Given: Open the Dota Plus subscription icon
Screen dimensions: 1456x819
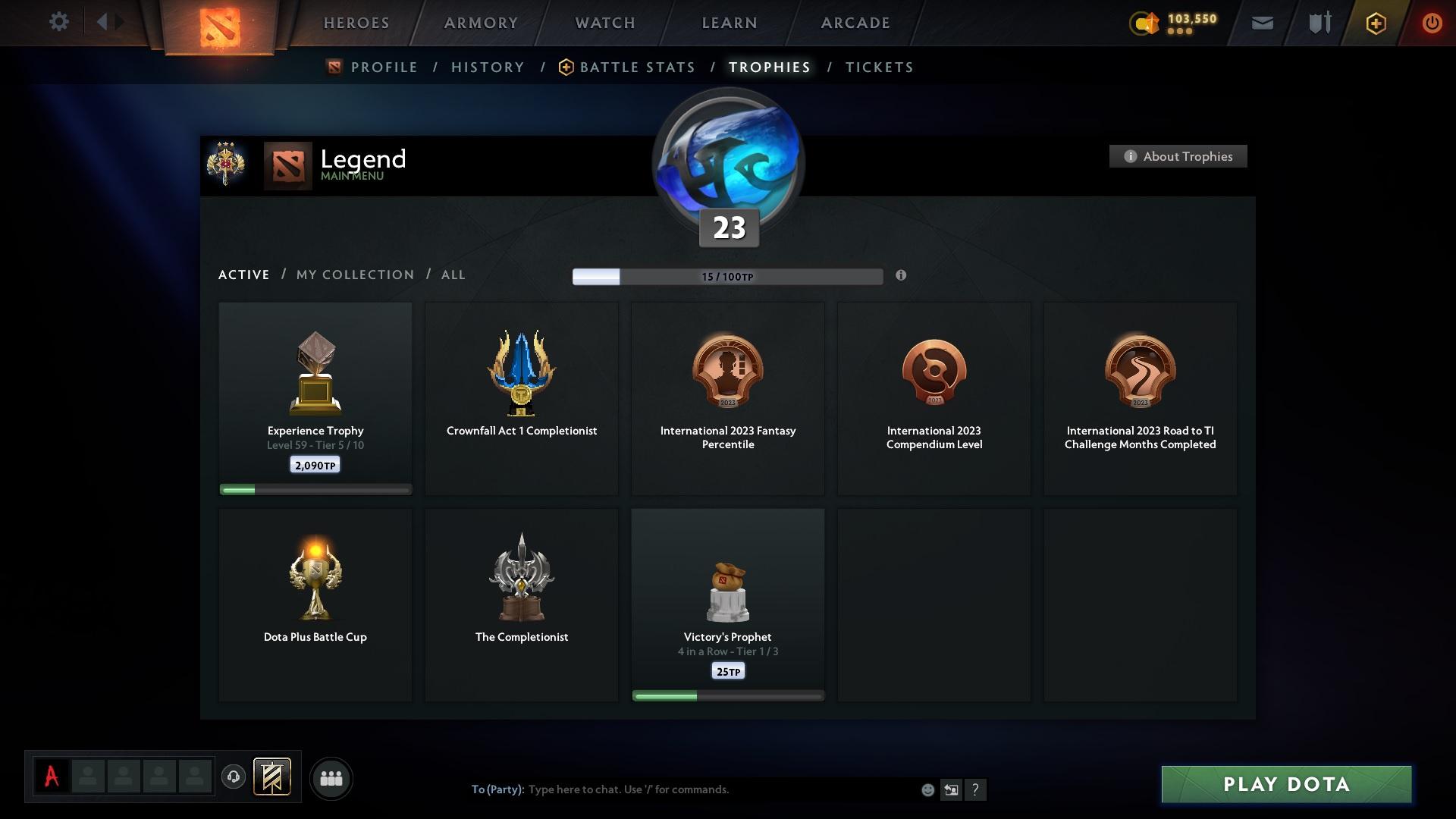Looking at the screenshot, I should [1375, 23].
